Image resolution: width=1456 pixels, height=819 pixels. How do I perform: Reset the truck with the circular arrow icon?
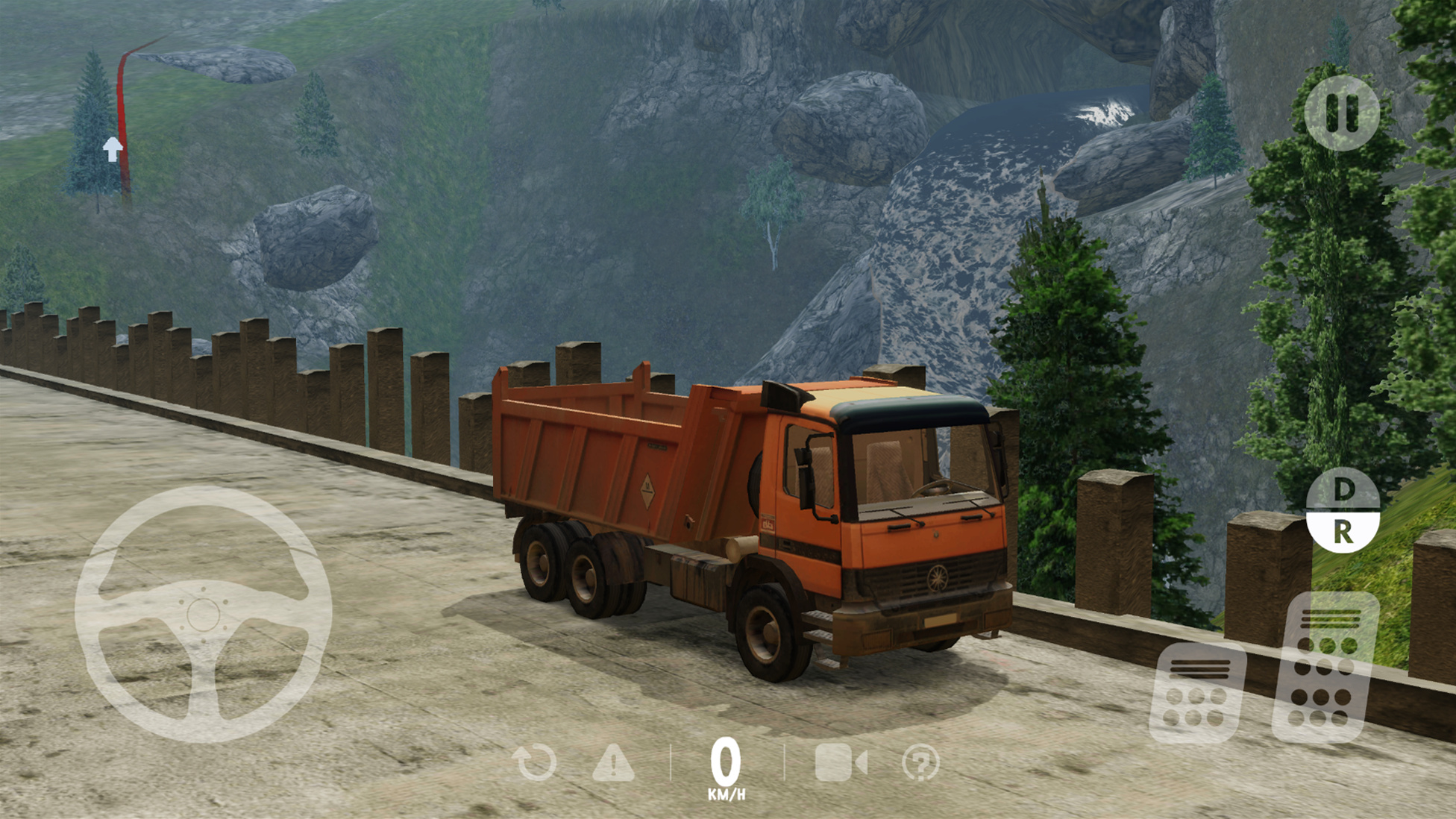tap(535, 762)
